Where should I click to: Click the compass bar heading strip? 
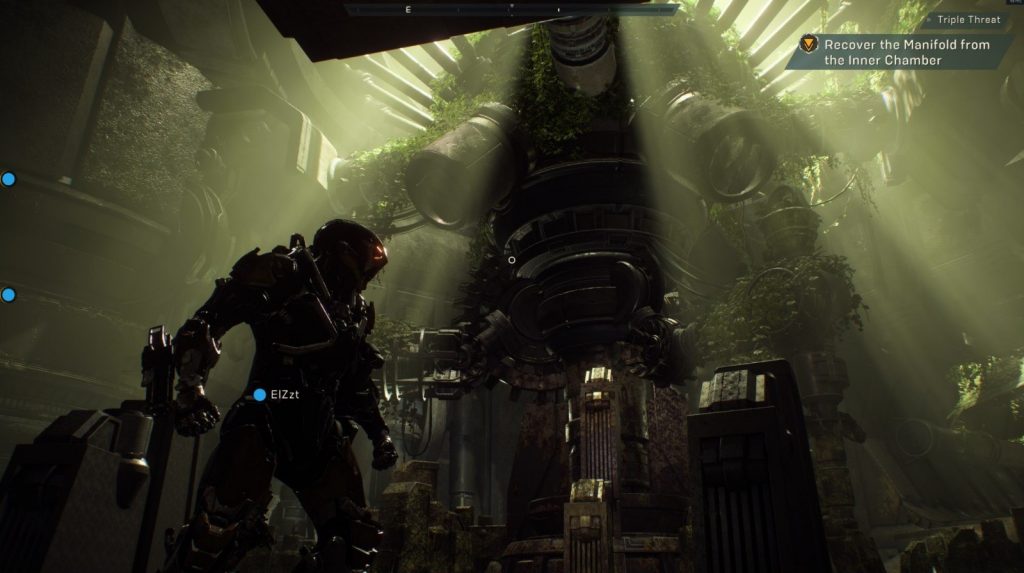511,9
